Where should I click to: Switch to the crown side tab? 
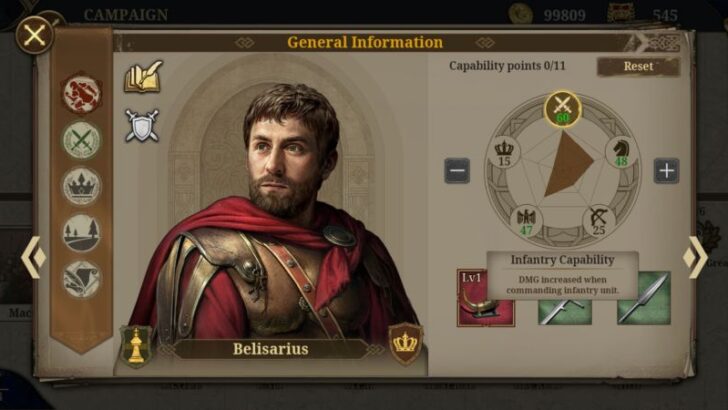pos(82,186)
